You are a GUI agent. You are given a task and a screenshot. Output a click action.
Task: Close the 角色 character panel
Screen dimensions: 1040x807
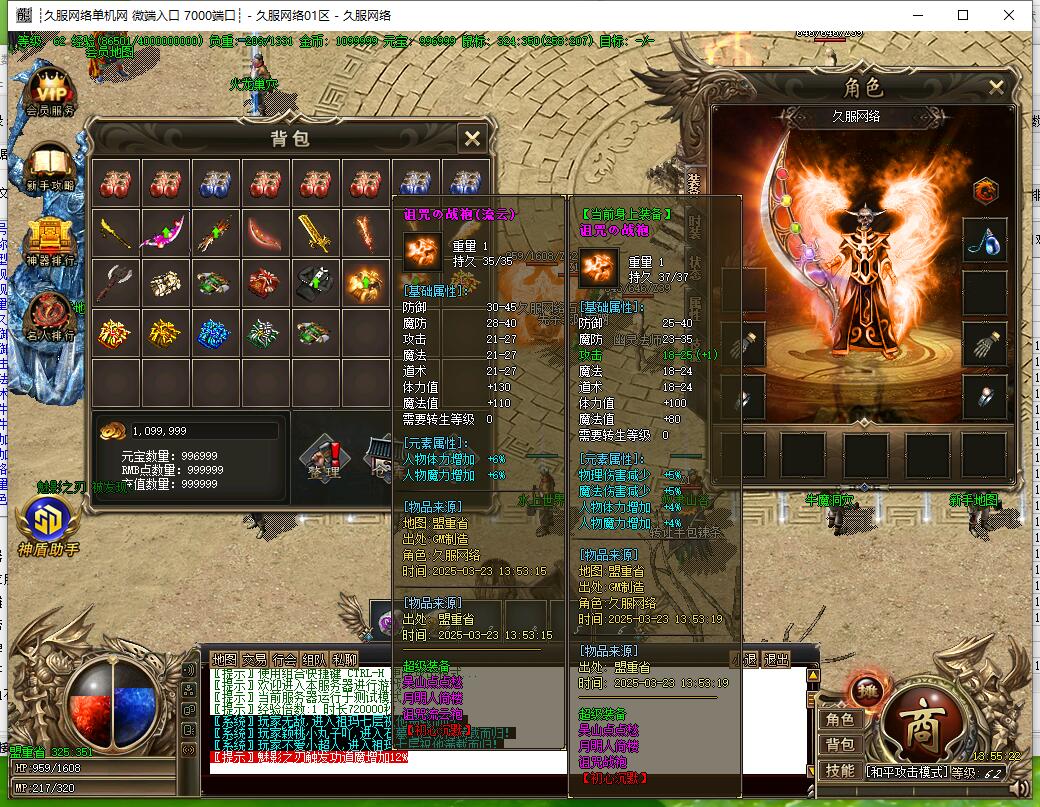tap(996, 87)
